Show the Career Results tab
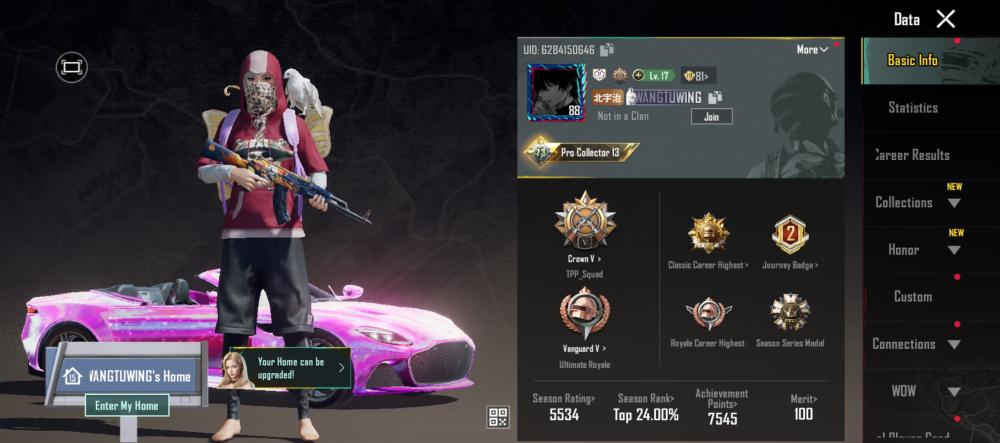Screen dimensions: 1000x443 (x=912, y=155)
